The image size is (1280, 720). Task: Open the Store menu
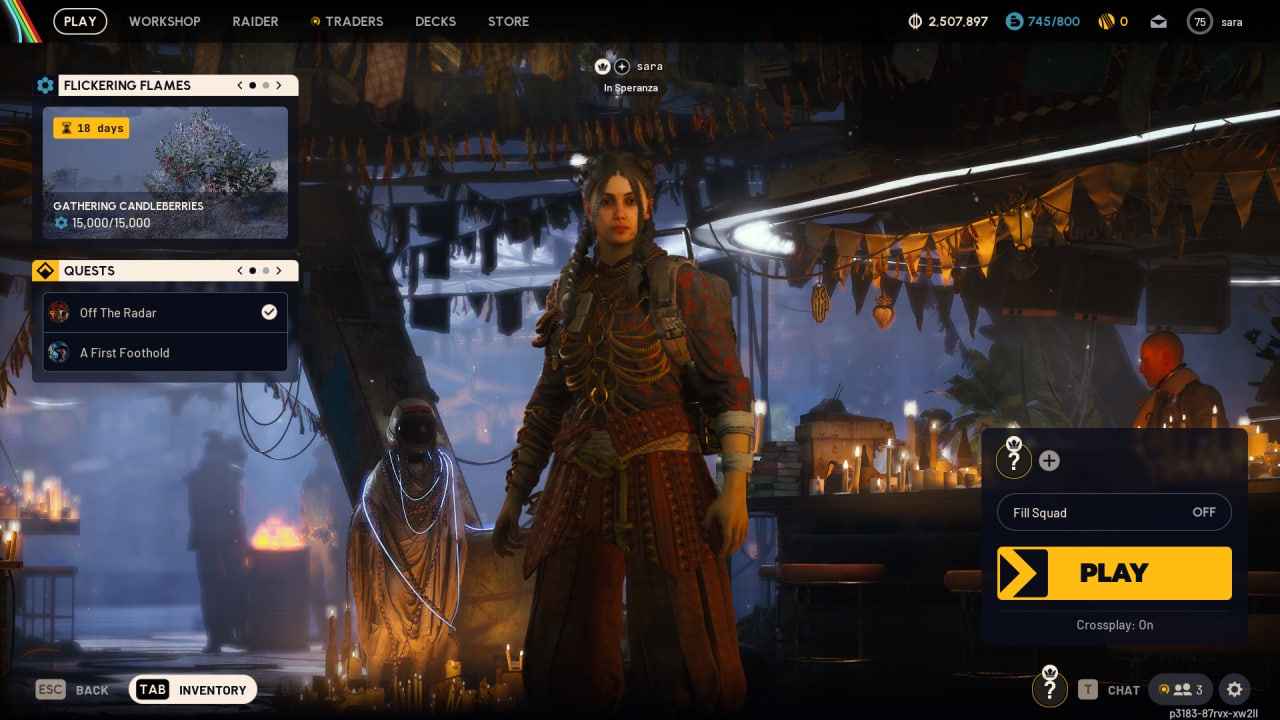coord(508,21)
